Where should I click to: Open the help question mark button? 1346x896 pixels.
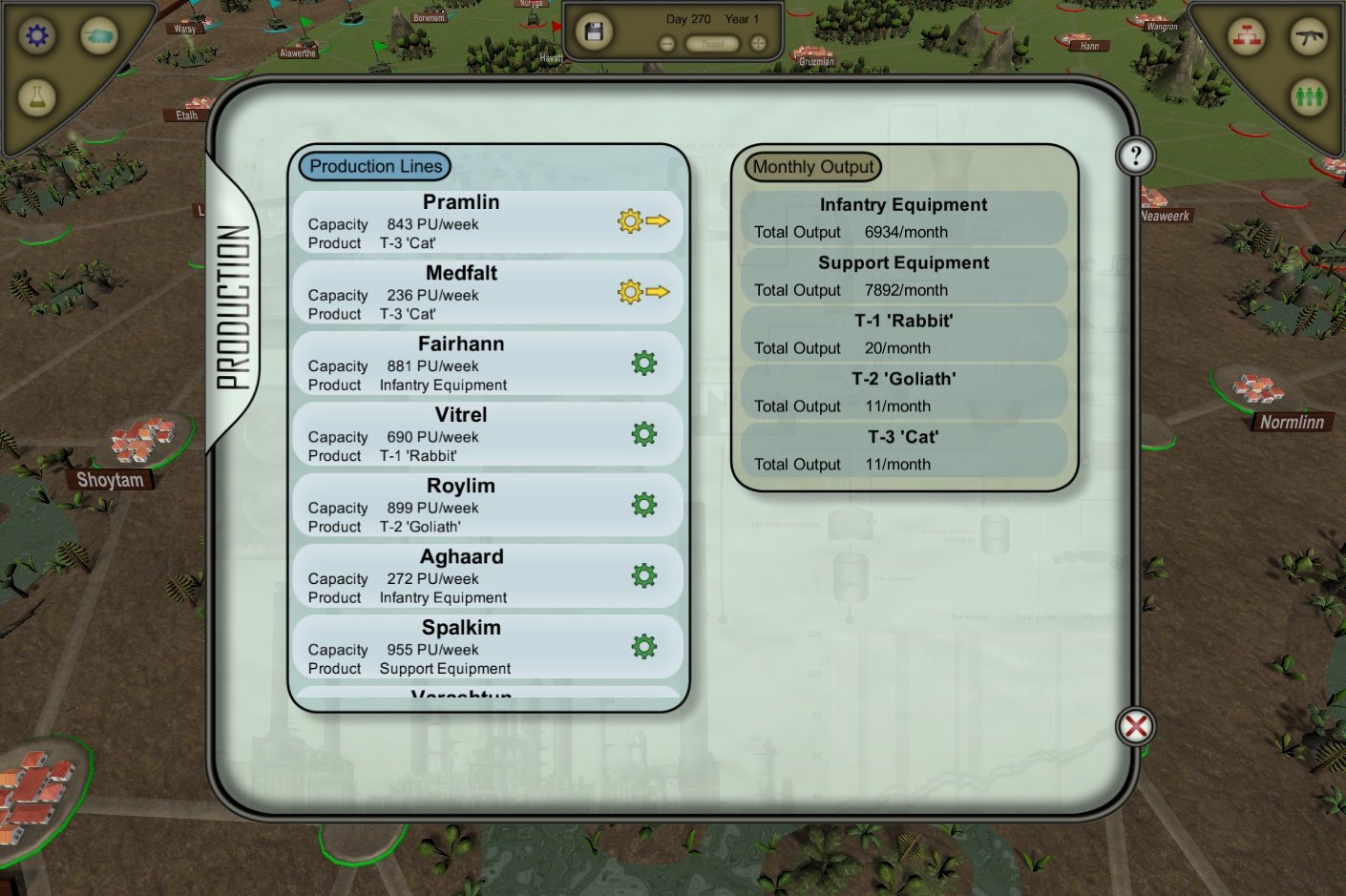[x=1135, y=155]
